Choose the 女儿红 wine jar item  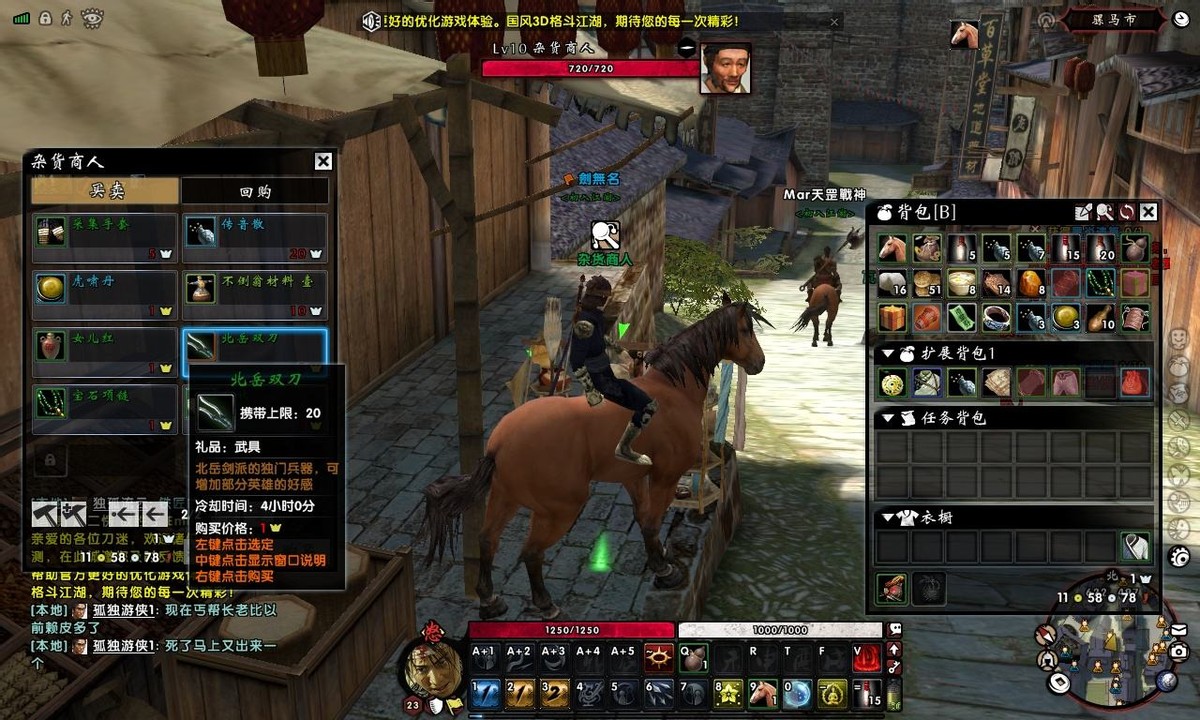[x=105, y=352]
